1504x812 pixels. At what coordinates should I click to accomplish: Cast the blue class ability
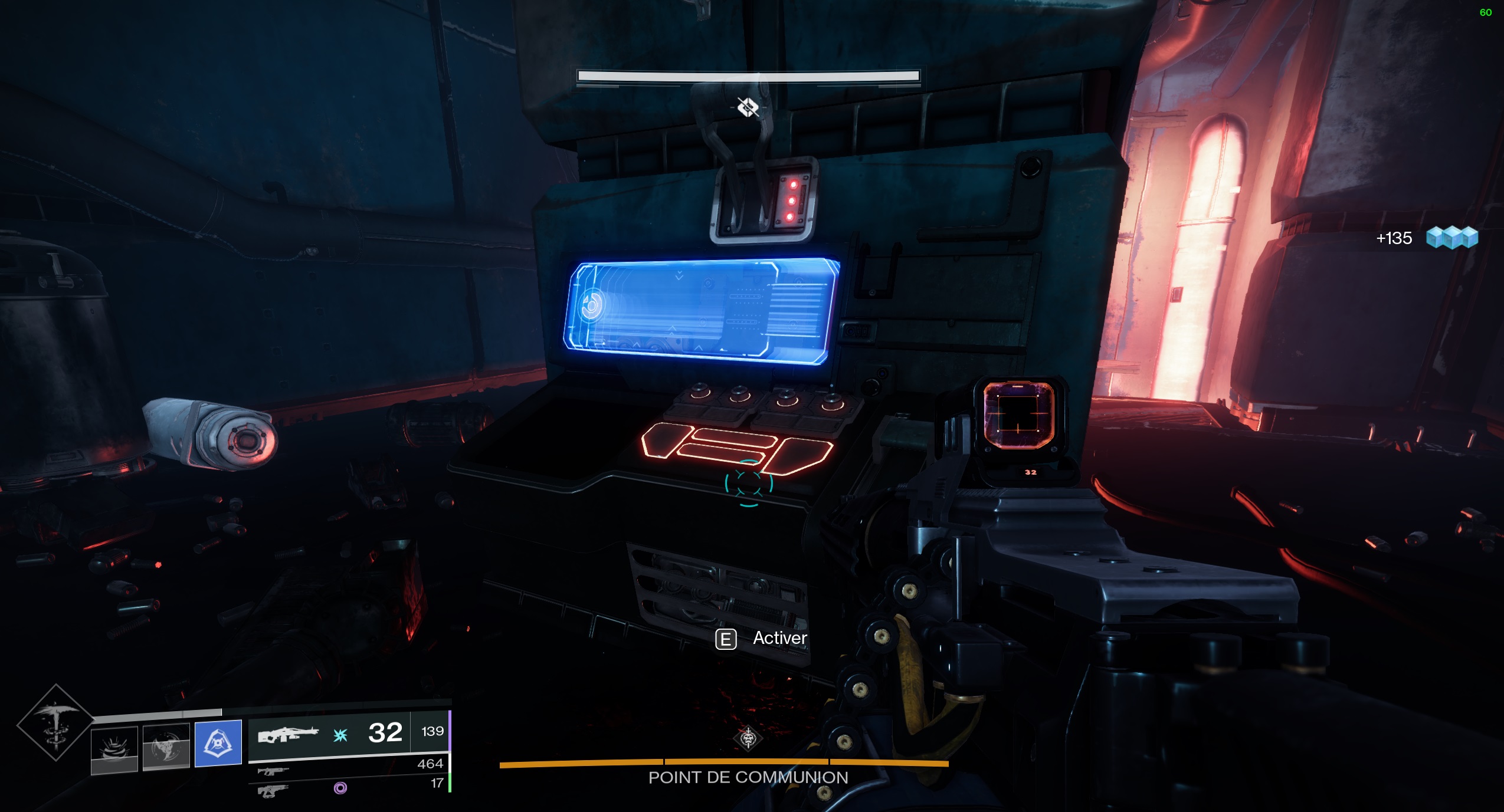pyautogui.click(x=218, y=743)
